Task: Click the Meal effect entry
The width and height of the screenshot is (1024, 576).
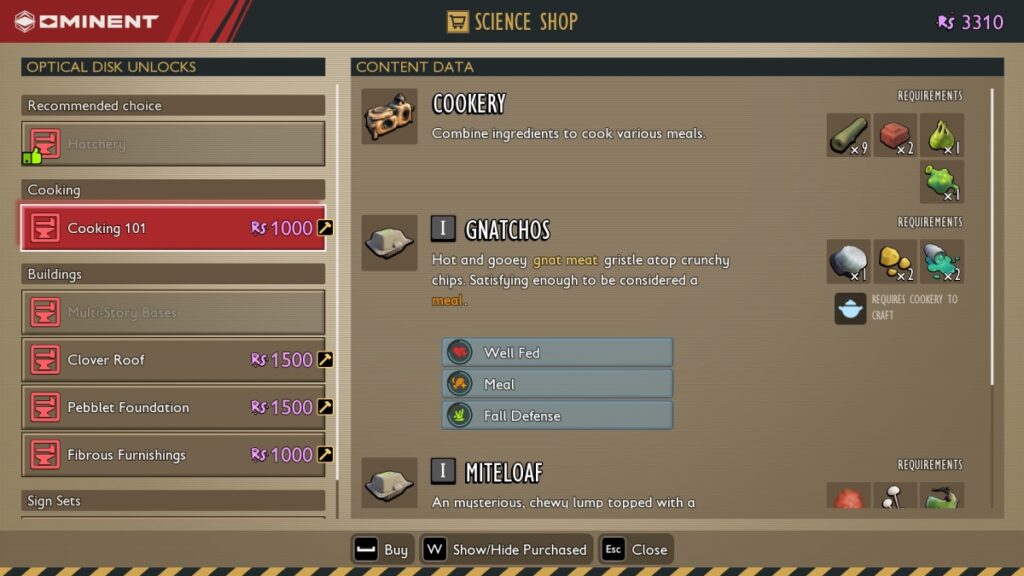Action: (x=557, y=384)
